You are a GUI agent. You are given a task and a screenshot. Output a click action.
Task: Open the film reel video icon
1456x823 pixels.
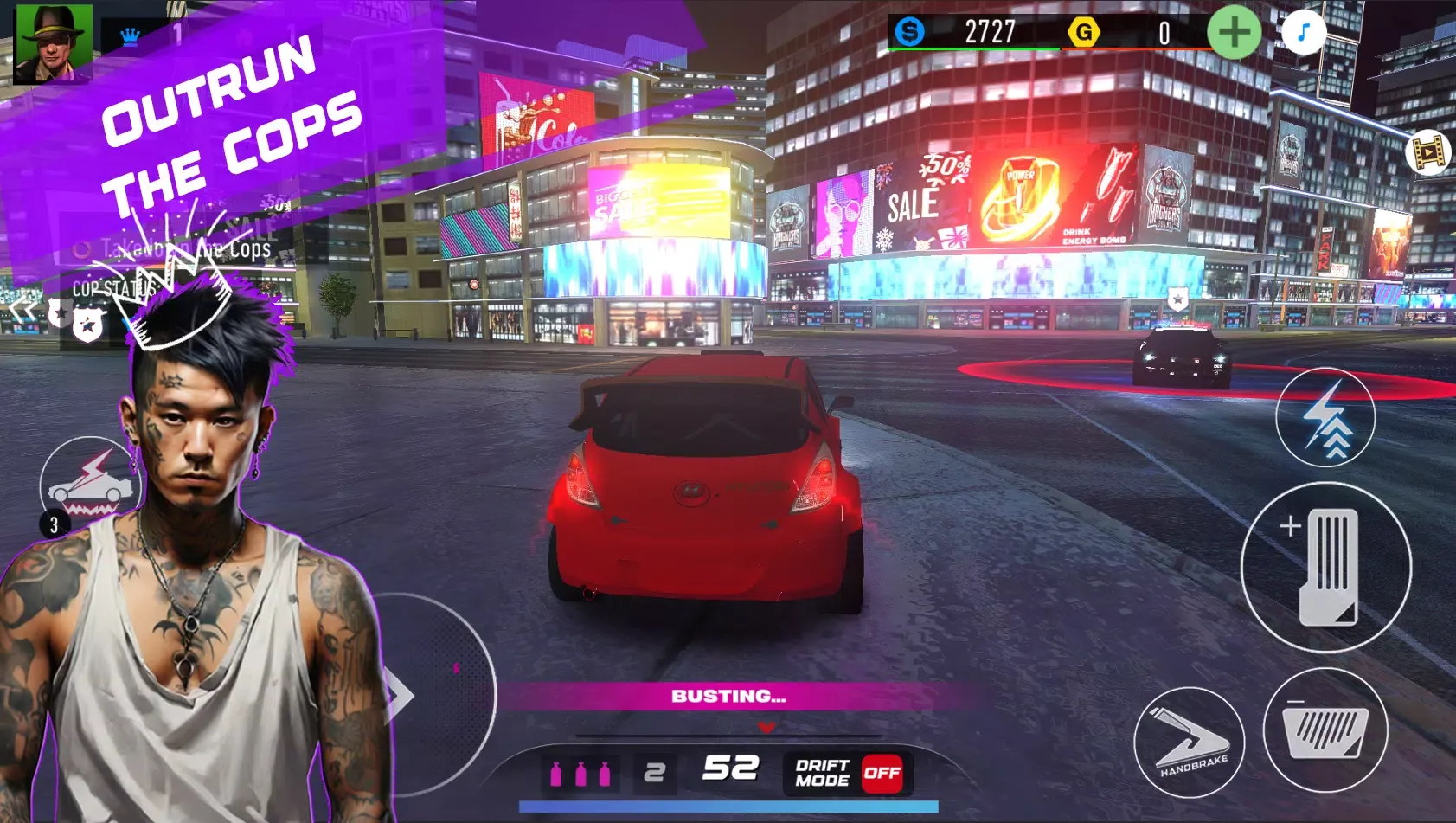click(1428, 153)
